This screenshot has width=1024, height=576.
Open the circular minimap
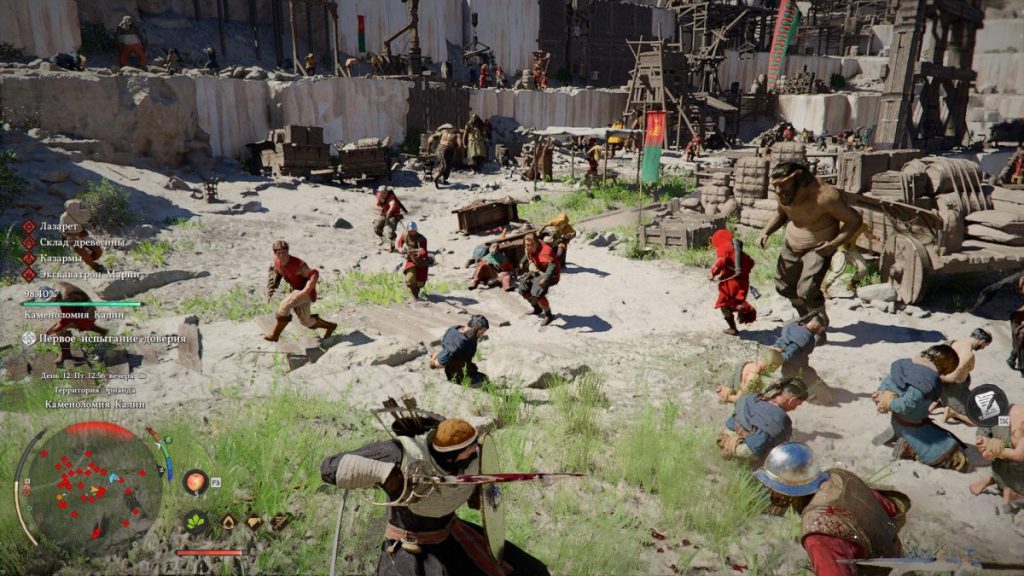(x=92, y=487)
